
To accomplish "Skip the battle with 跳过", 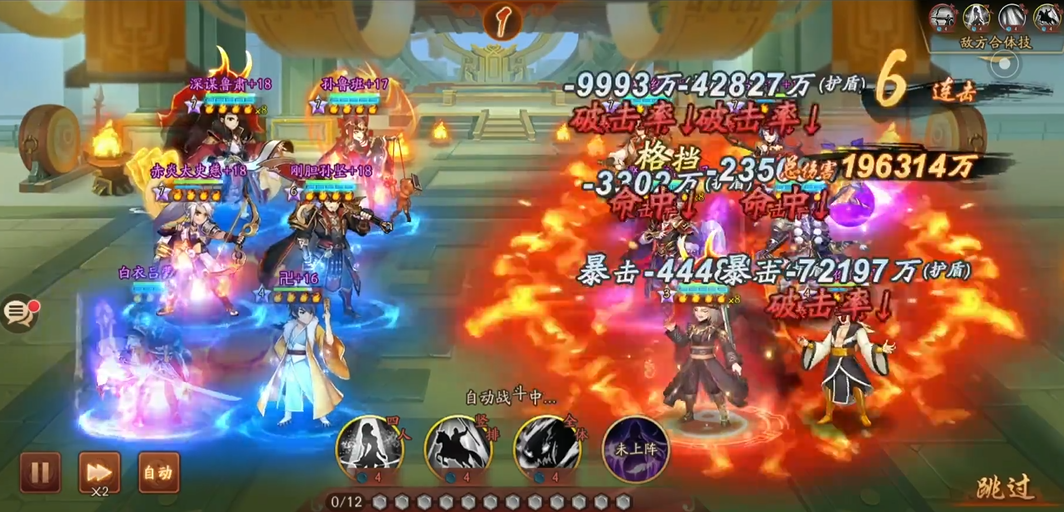I will [x=1005, y=488].
